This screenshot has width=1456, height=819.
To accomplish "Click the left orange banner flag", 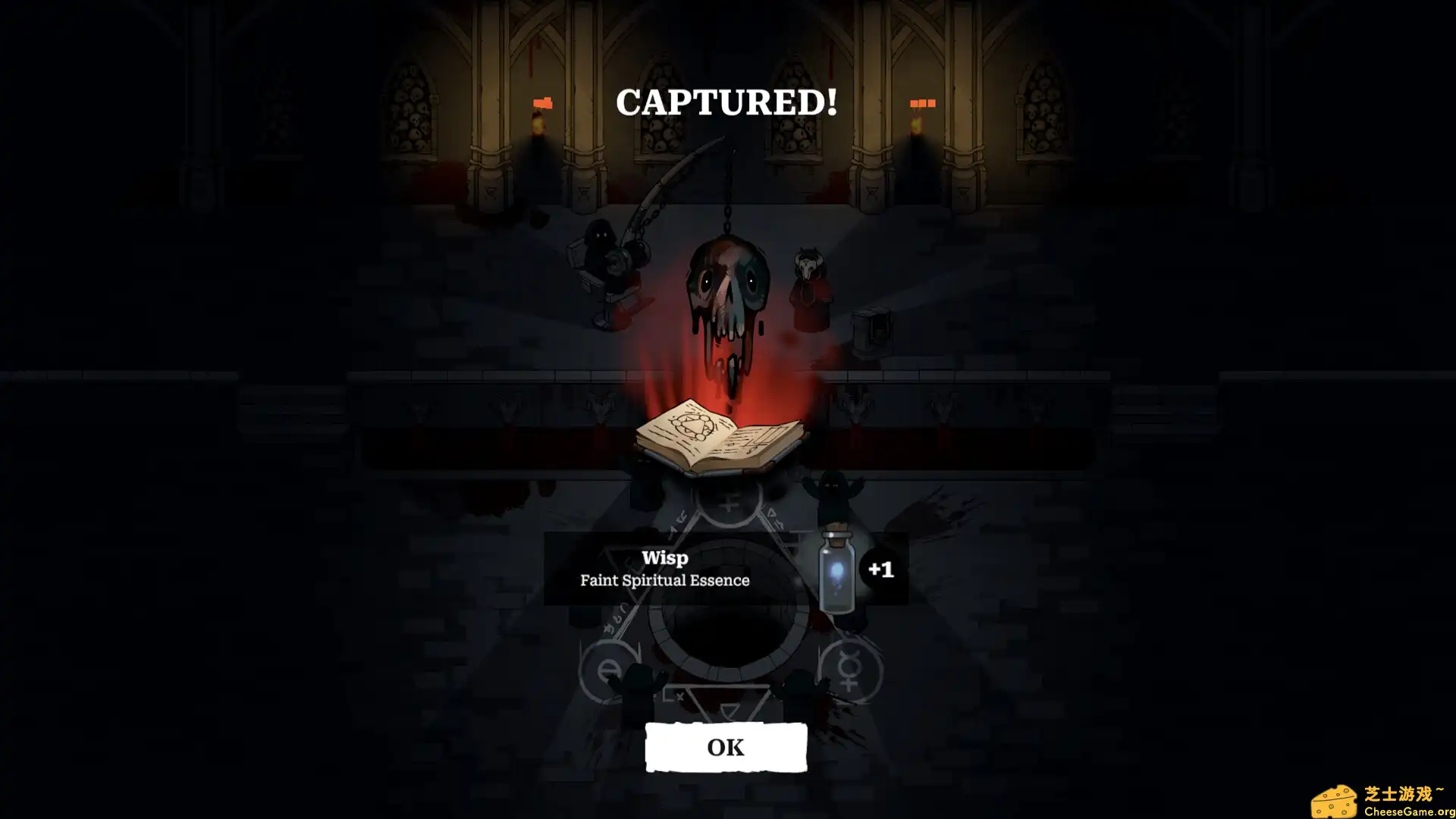I will coord(543,101).
